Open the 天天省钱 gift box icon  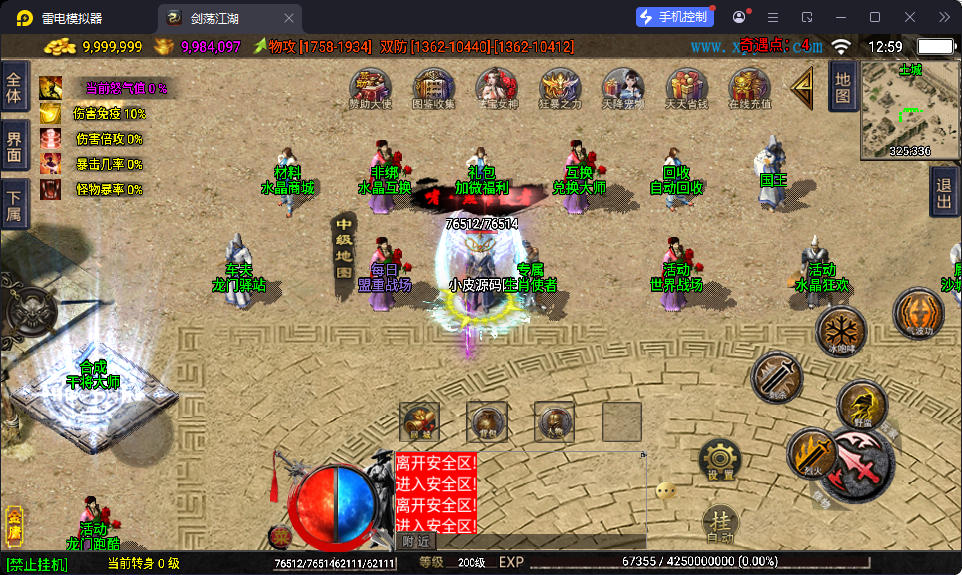coord(686,88)
